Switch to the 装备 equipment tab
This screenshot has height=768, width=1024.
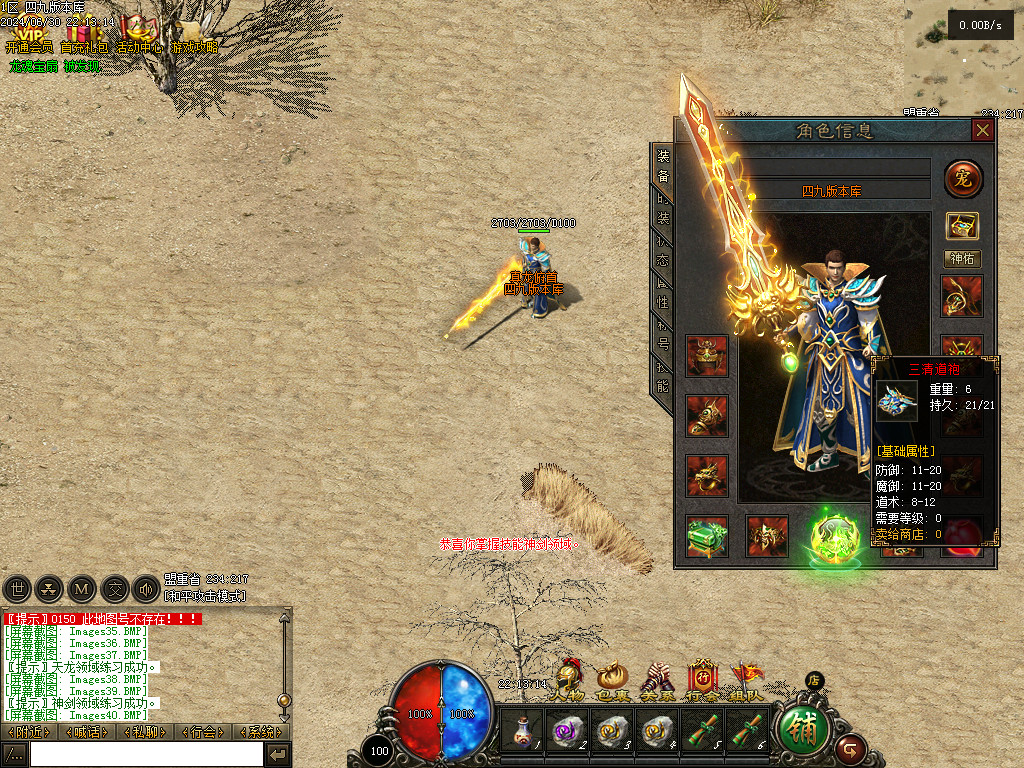(x=663, y=167)
